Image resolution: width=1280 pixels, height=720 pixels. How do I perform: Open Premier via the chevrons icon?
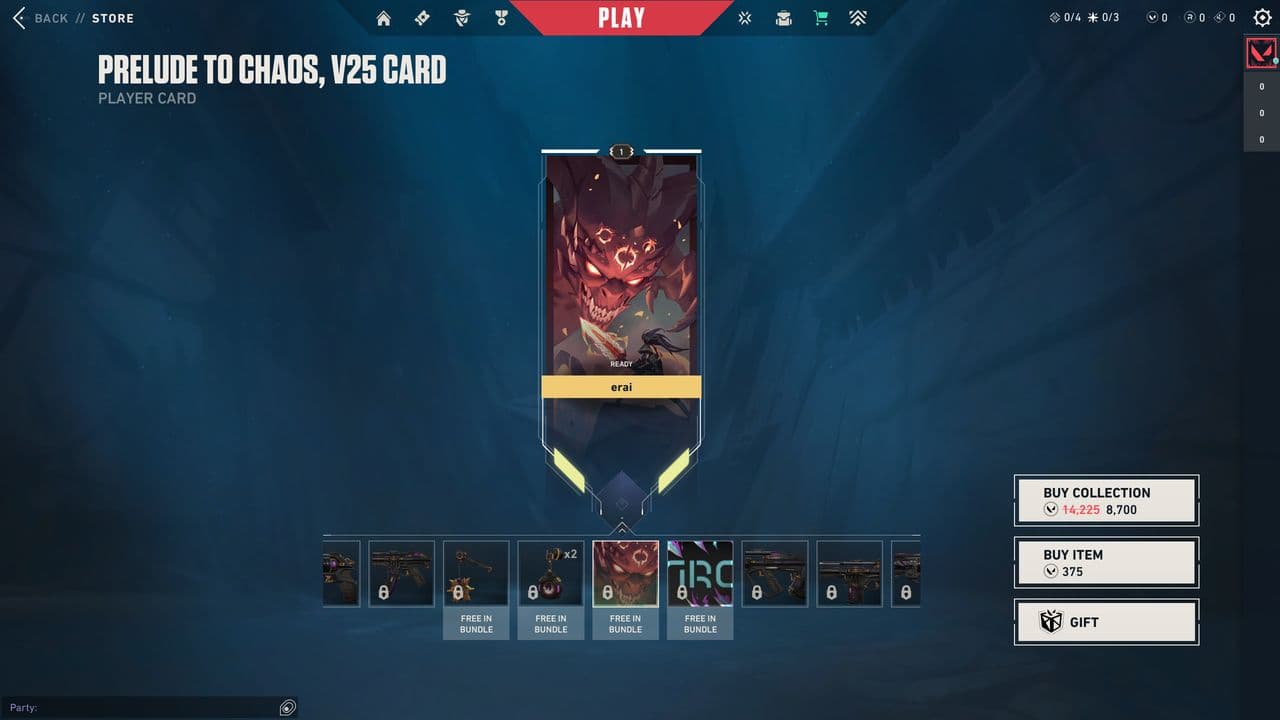pos(858,17)
